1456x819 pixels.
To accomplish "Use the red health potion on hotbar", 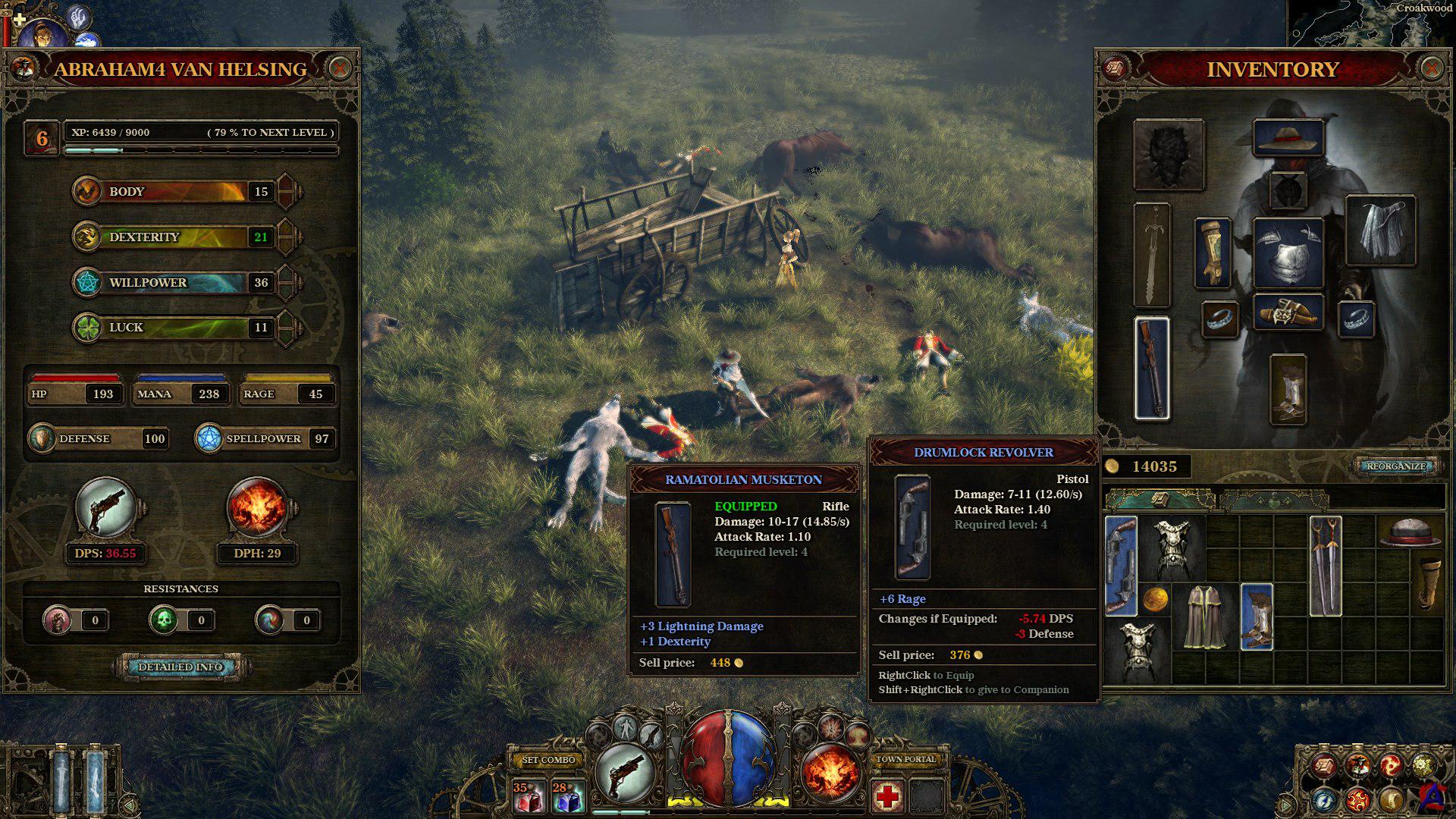I will [x=528, y=797].
